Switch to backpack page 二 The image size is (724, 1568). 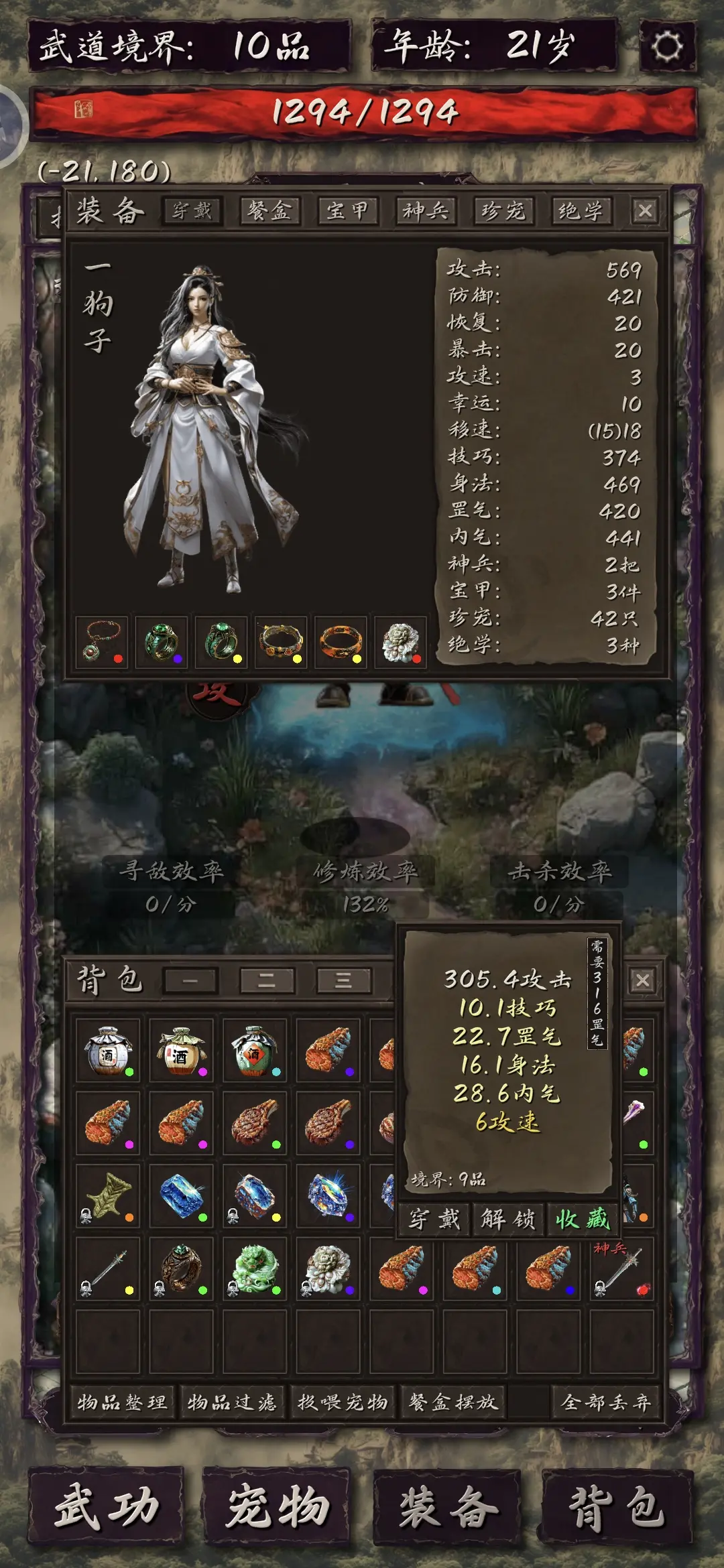point(267,980)
